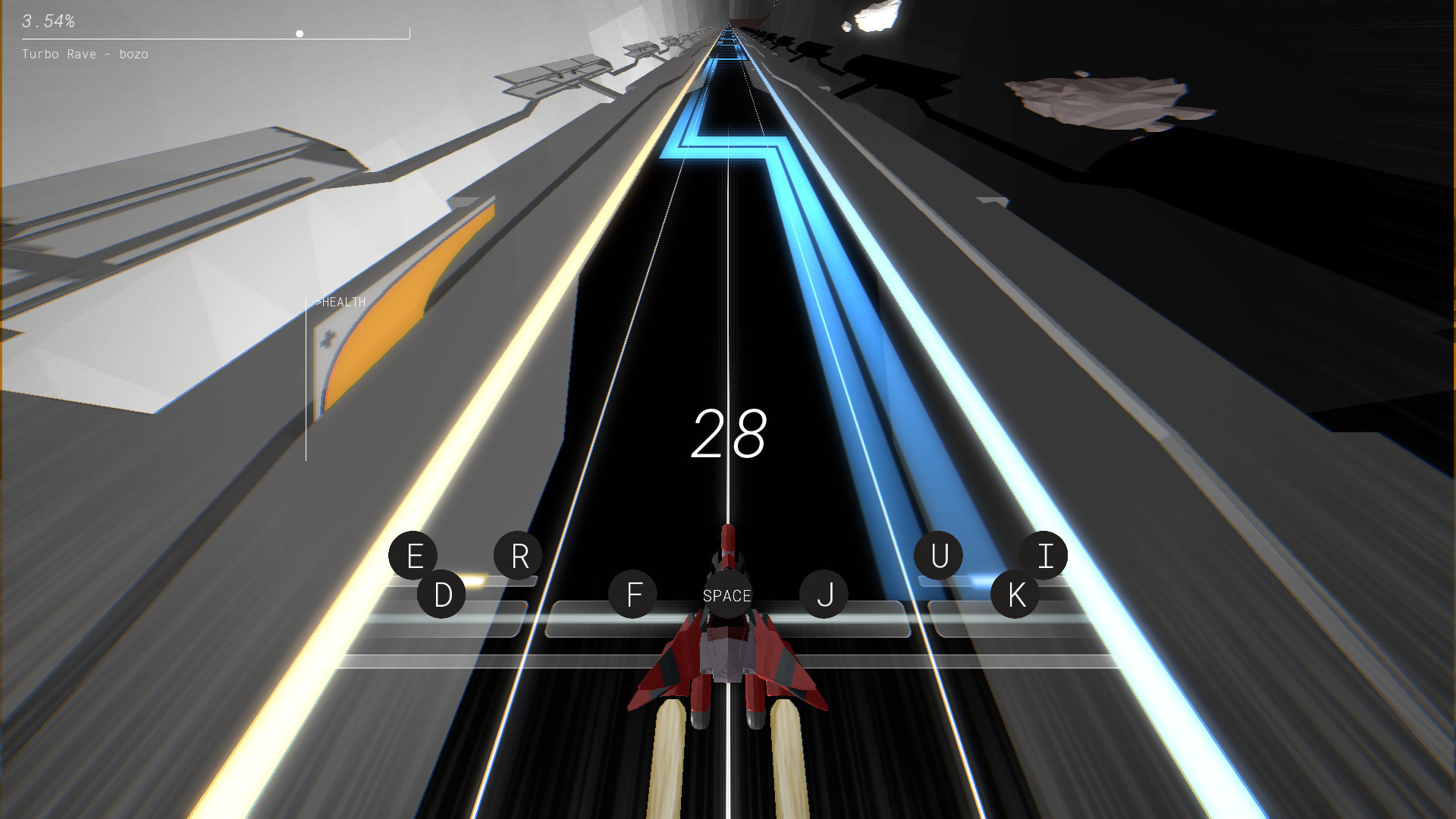Select the F key lane indicator

click(x=634, y=594)
